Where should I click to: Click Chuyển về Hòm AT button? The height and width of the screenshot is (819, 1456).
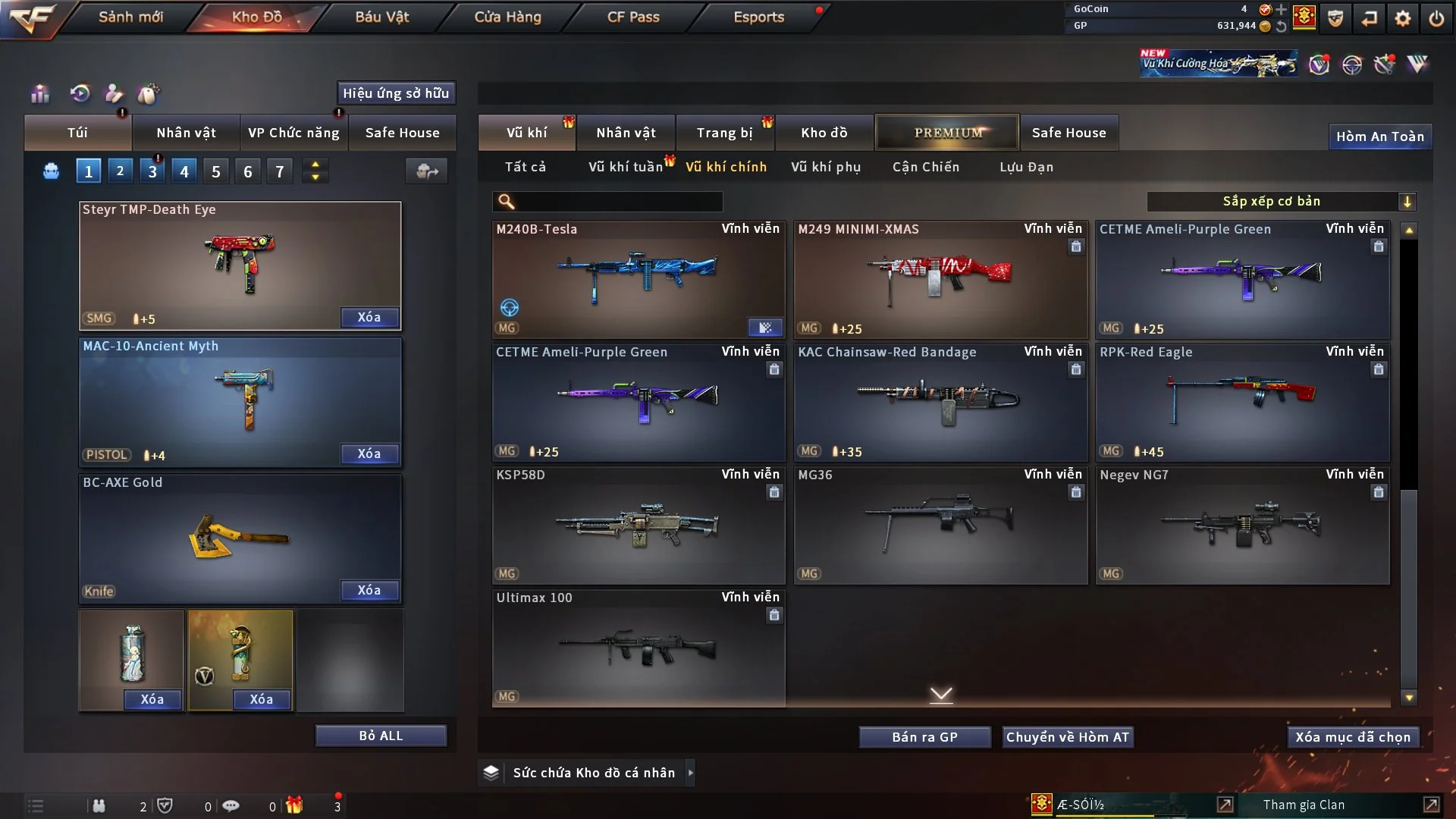pyautogui.click(x=1068, y=737)
